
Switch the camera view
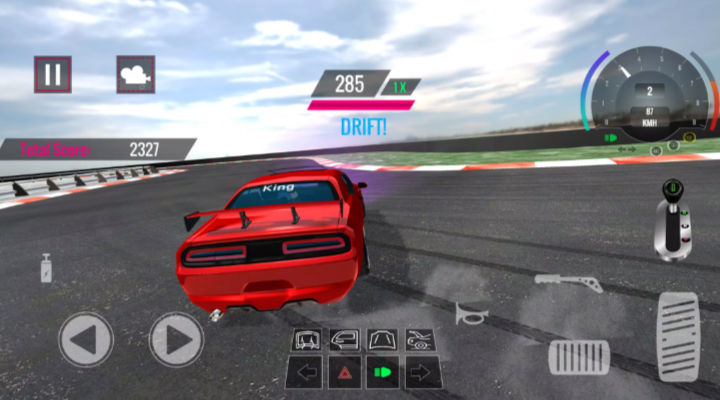(x=135, y=74)
